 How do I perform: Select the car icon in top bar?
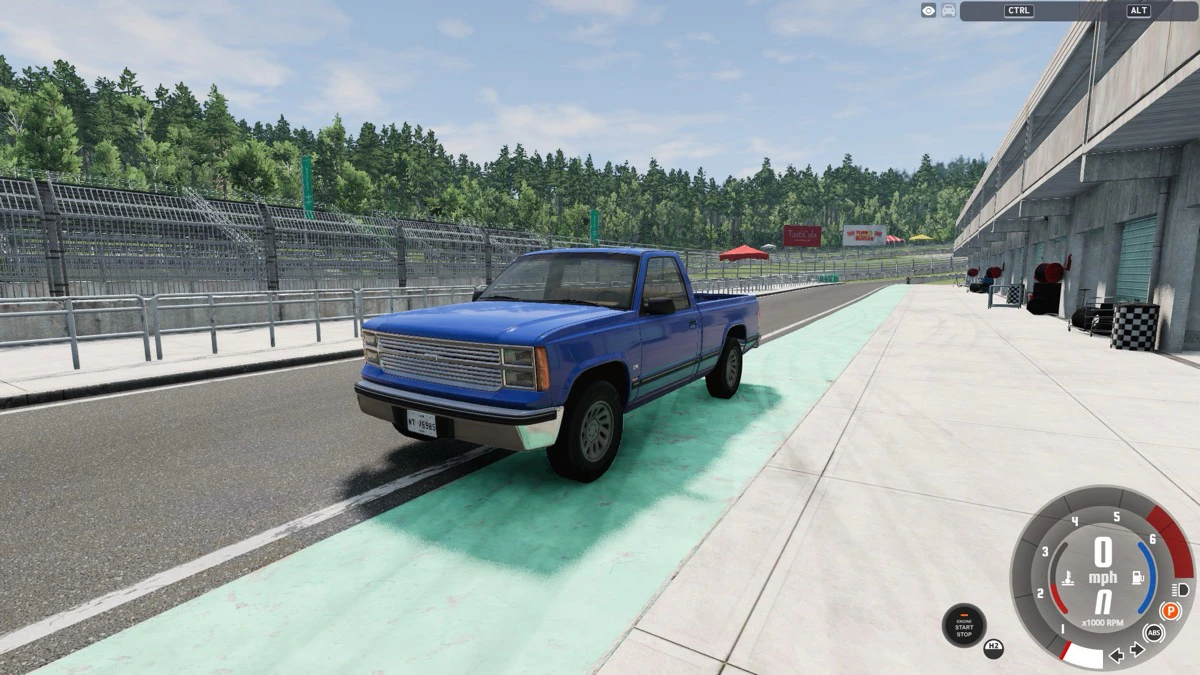948,10
